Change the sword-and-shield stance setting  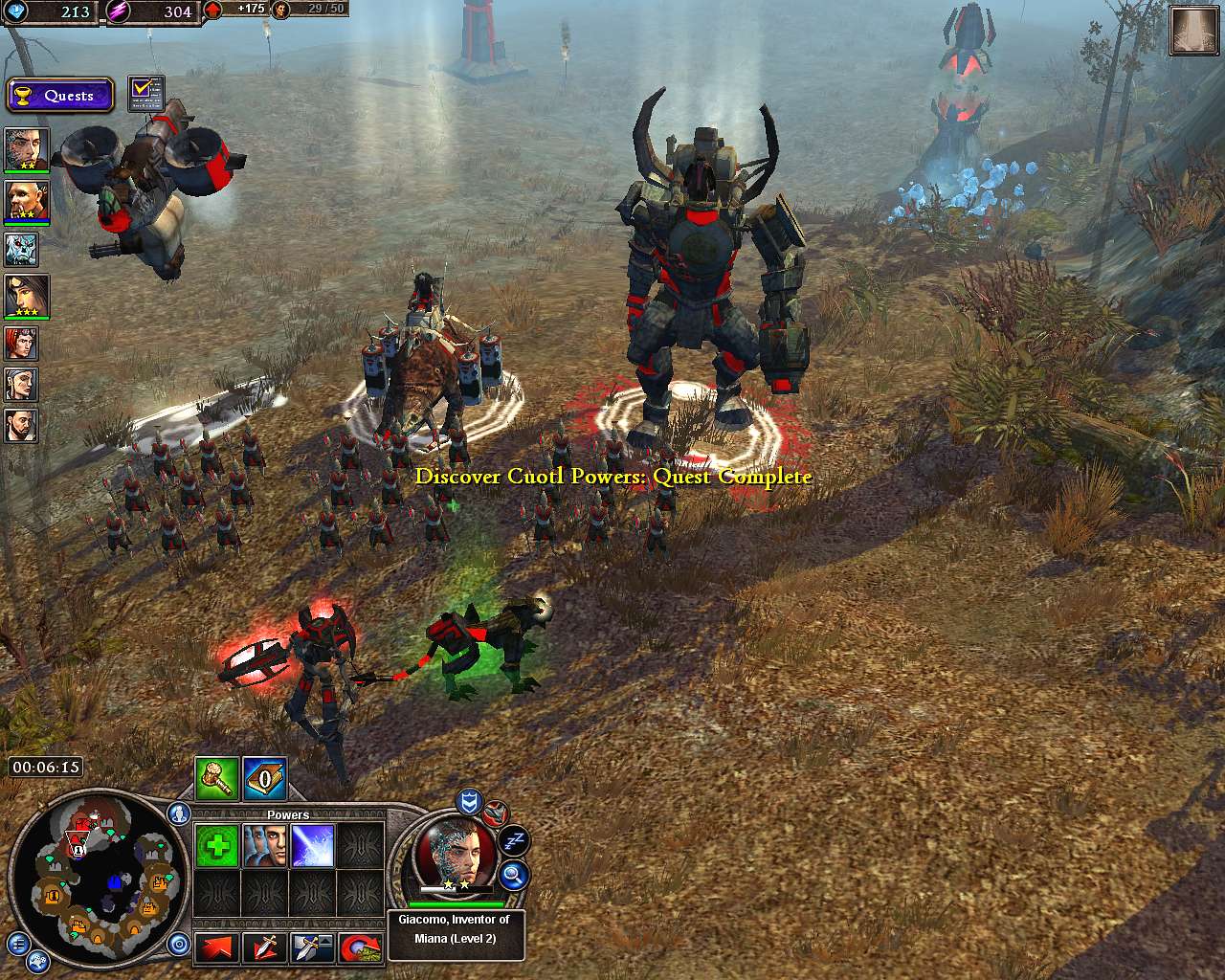pyautogui.click(x=313, y=948)
